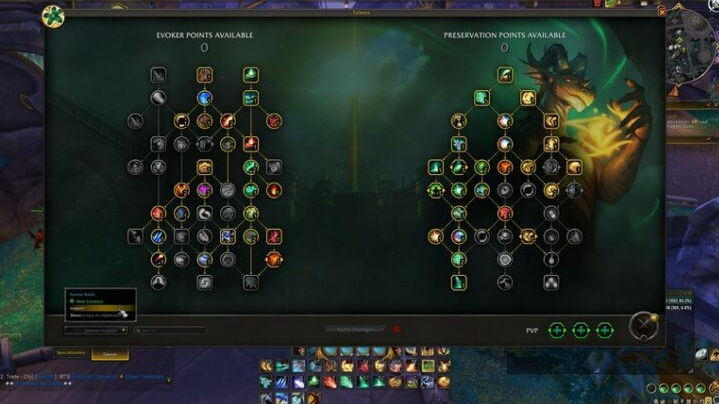This screenshot has width=719, height=404.
Task: Open the loadout selection dropdown
Action: [96, 330]
